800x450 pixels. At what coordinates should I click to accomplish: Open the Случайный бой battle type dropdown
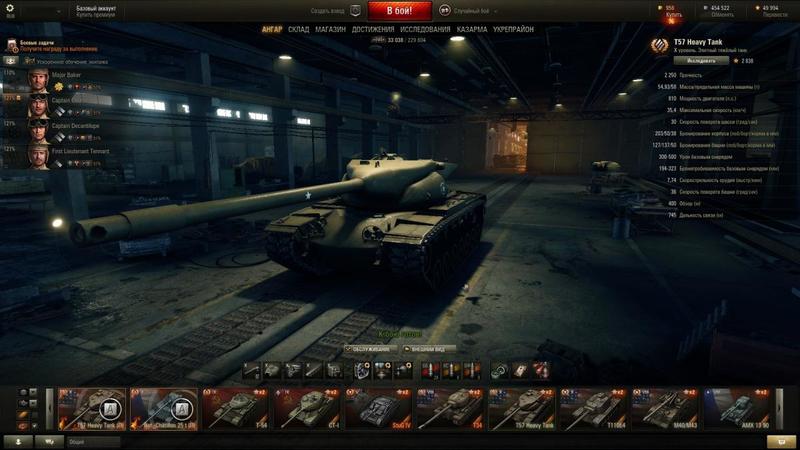coord(470,11)
